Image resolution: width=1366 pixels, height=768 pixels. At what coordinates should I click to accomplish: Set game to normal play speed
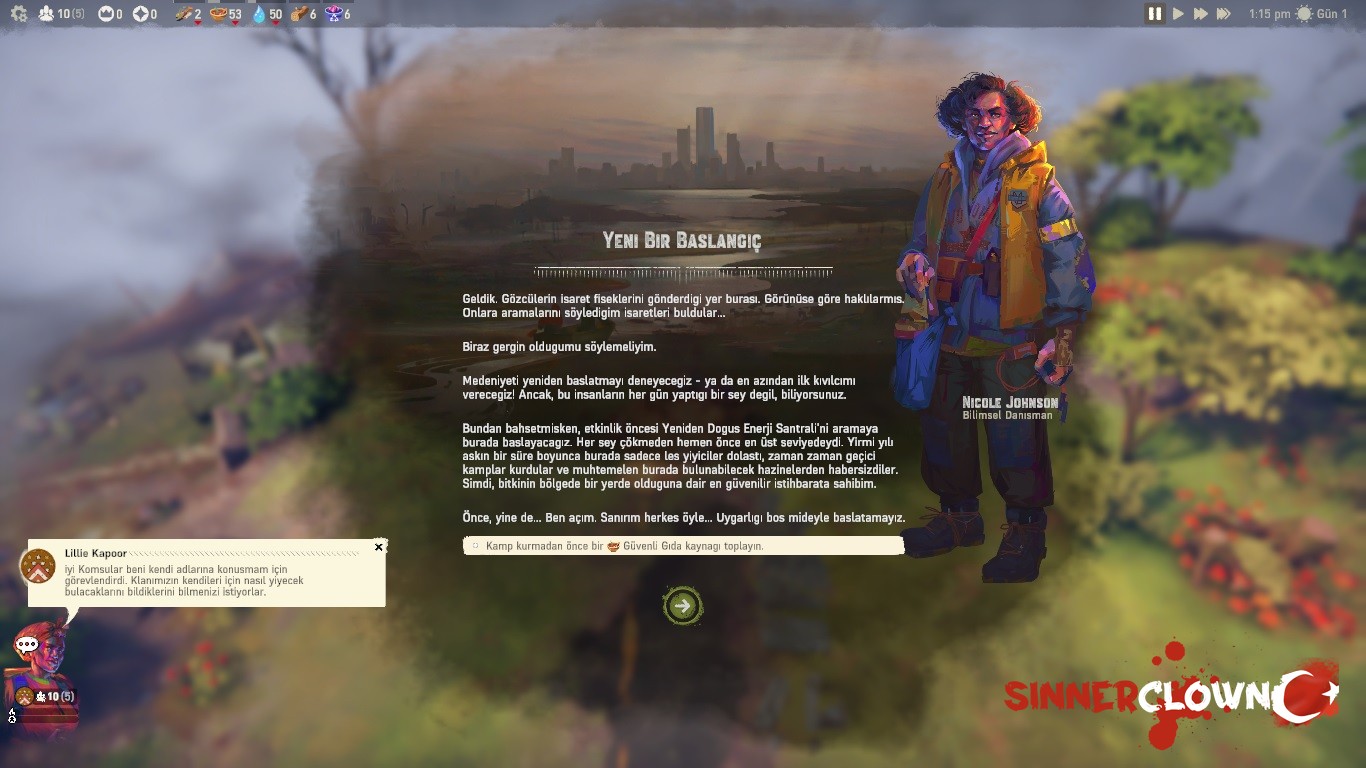1178,14
